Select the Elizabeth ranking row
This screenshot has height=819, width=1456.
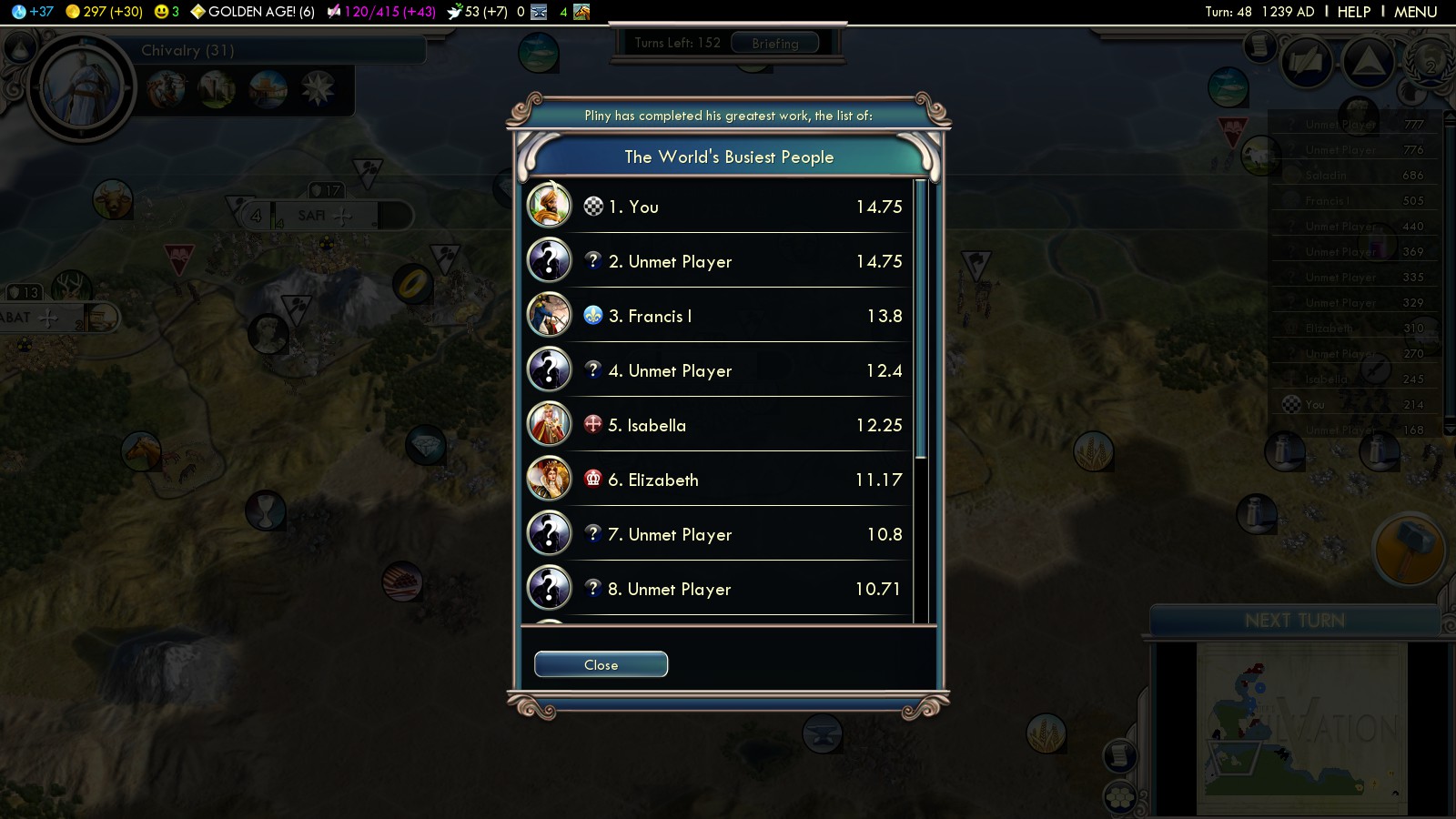click(719, 480)
